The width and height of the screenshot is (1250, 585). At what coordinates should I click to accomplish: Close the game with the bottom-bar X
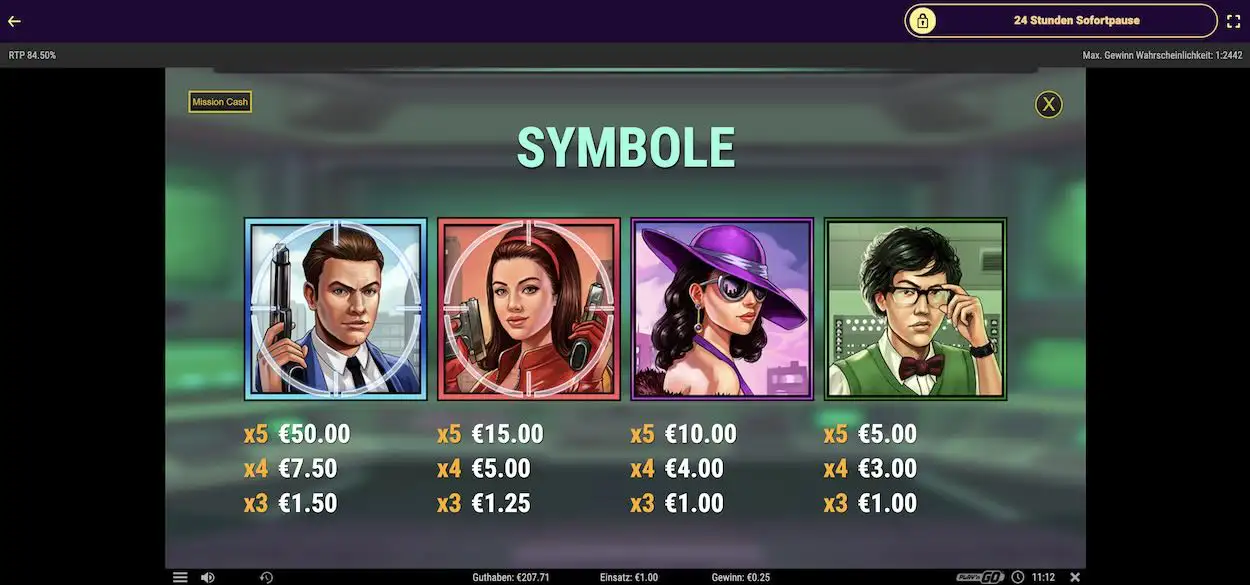click(x=1075, y=577)
